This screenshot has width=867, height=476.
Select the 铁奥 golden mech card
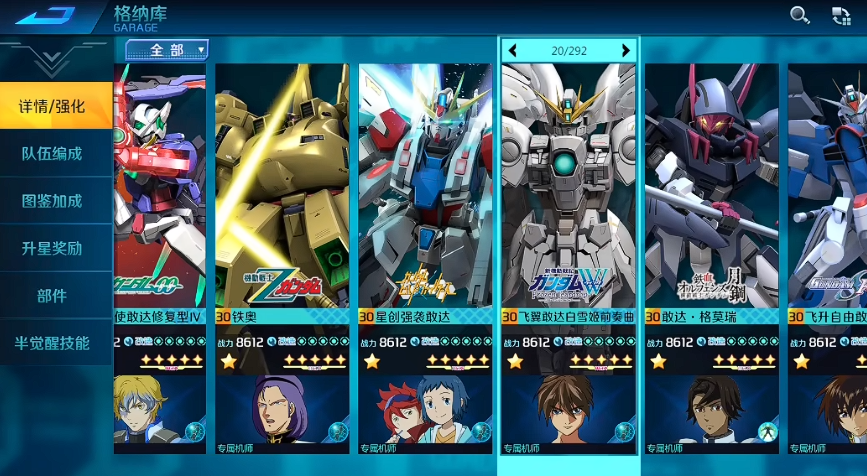click(281, 200)
